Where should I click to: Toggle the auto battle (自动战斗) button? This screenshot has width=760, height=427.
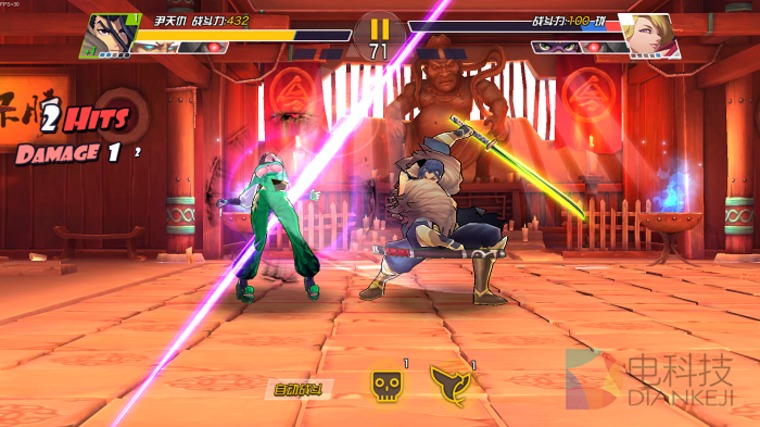click(x=306, y=388)
